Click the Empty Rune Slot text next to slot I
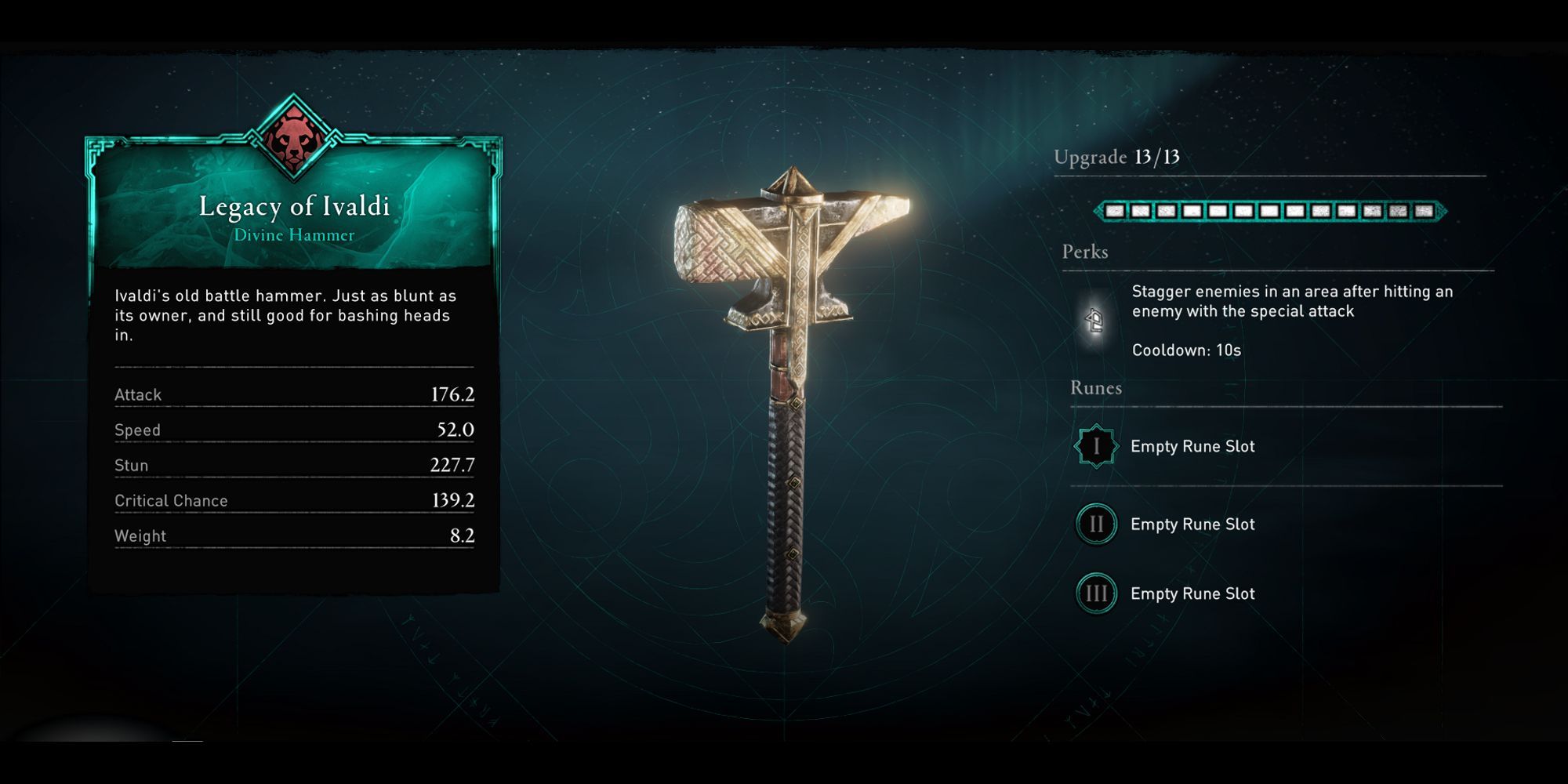The image size is (1568, 784). point(1192,446)
